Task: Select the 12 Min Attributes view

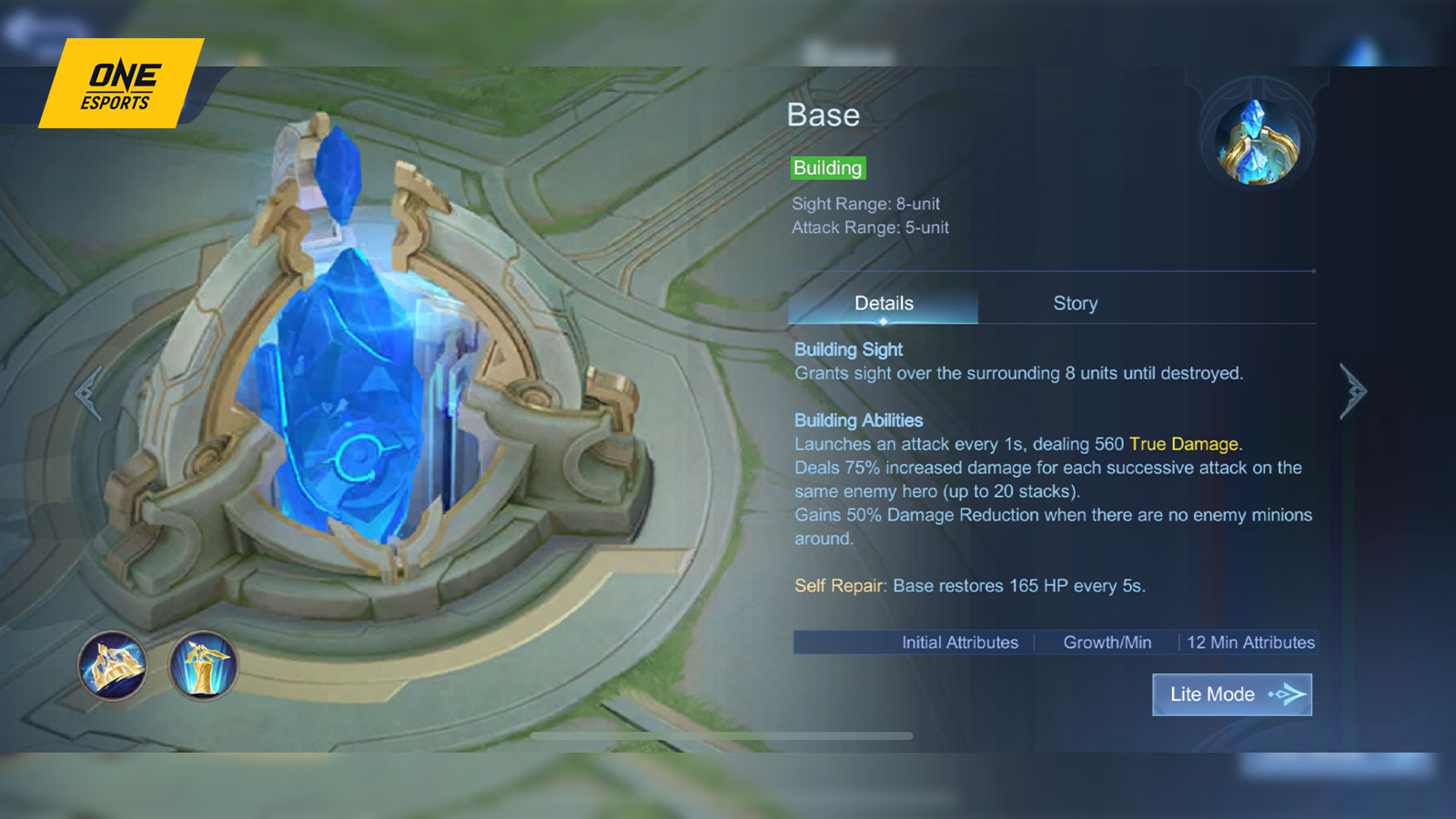Action: coord(1250,642)
